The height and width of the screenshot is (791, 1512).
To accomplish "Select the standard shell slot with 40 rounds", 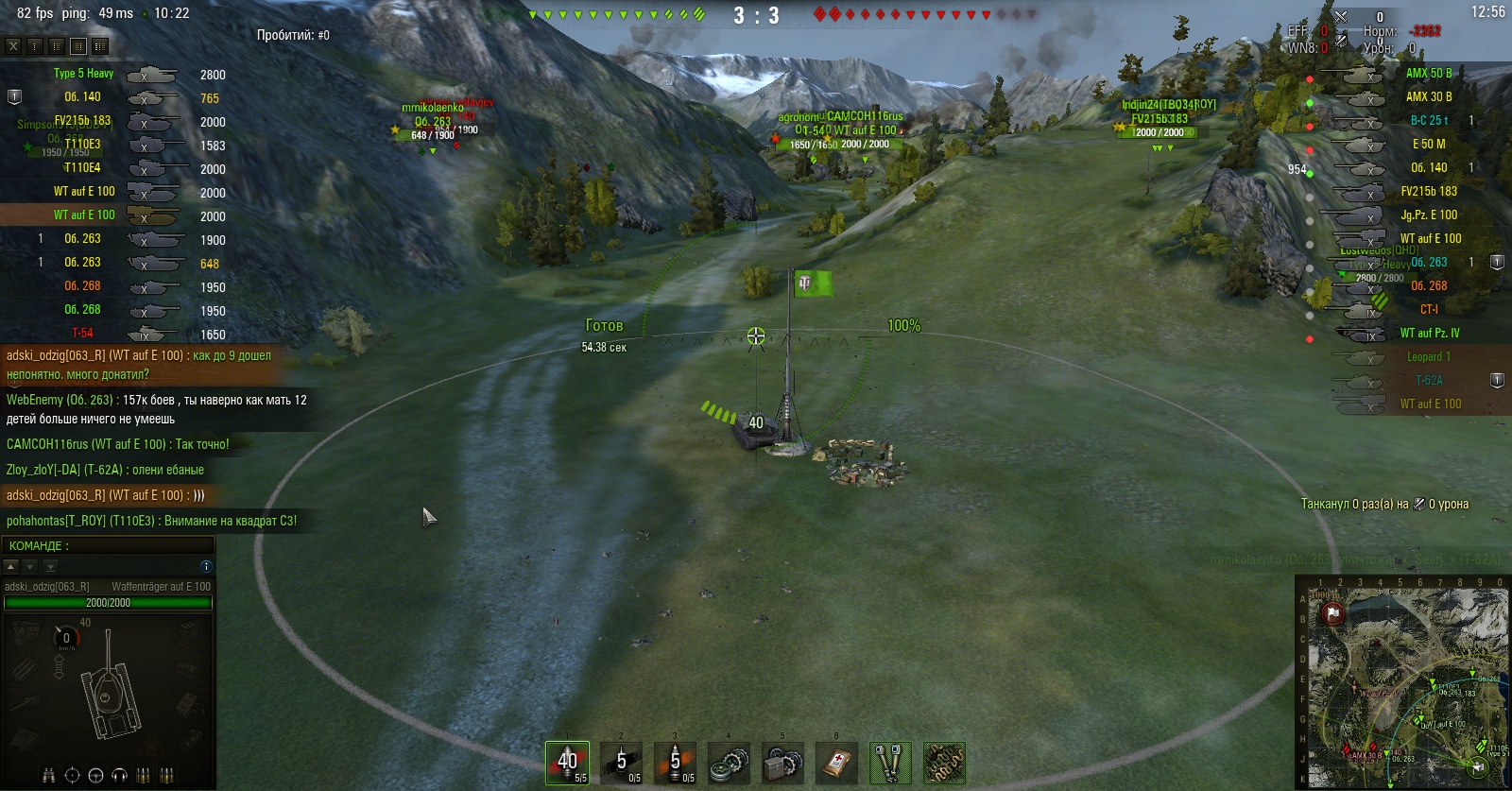I will pos(567,763).
